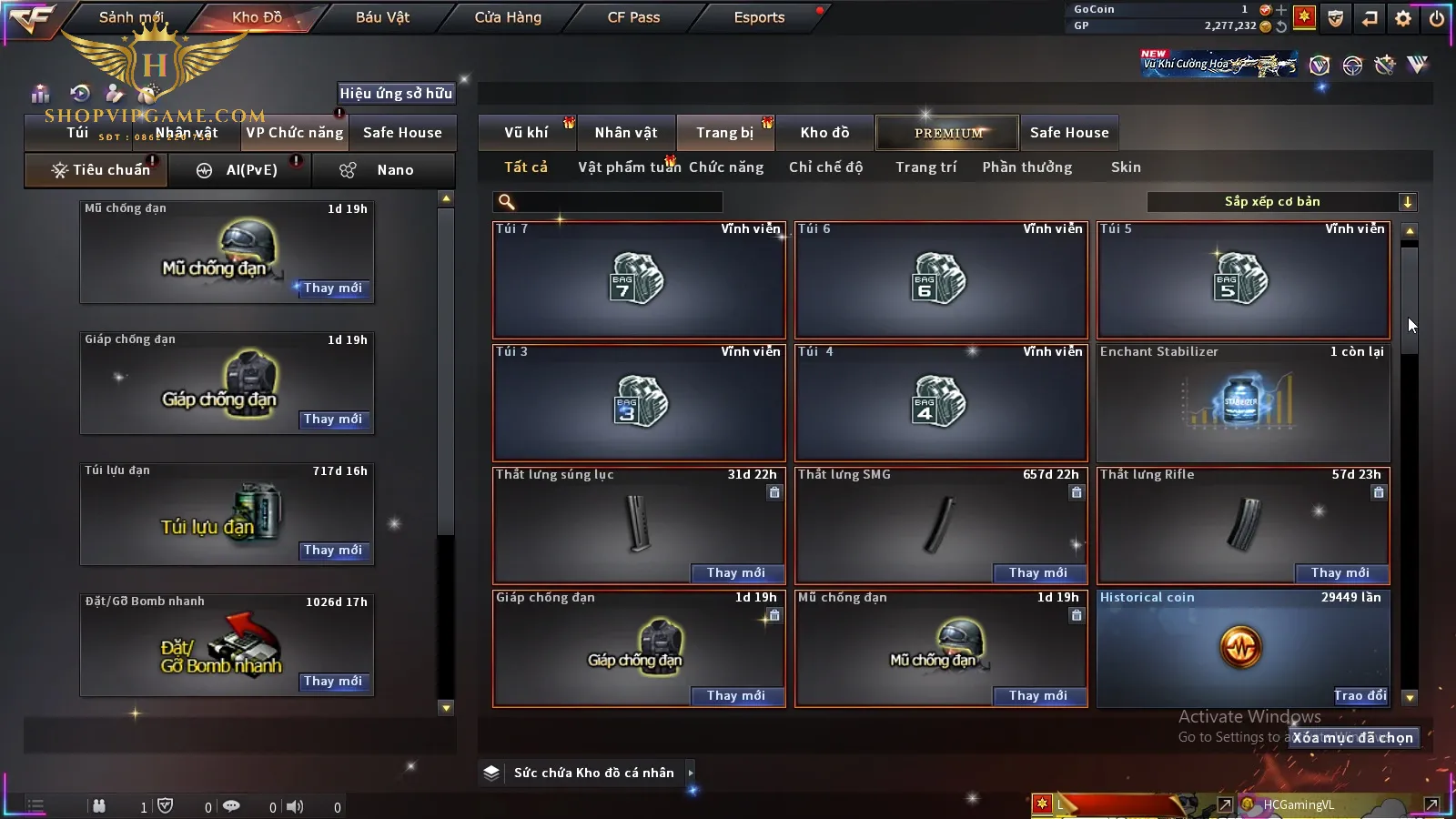Viewport: 1456px width, 819px height.
Task: Open the AI(PvE) loadout tab
Action: pyautogui.click(x=240, y=170)
